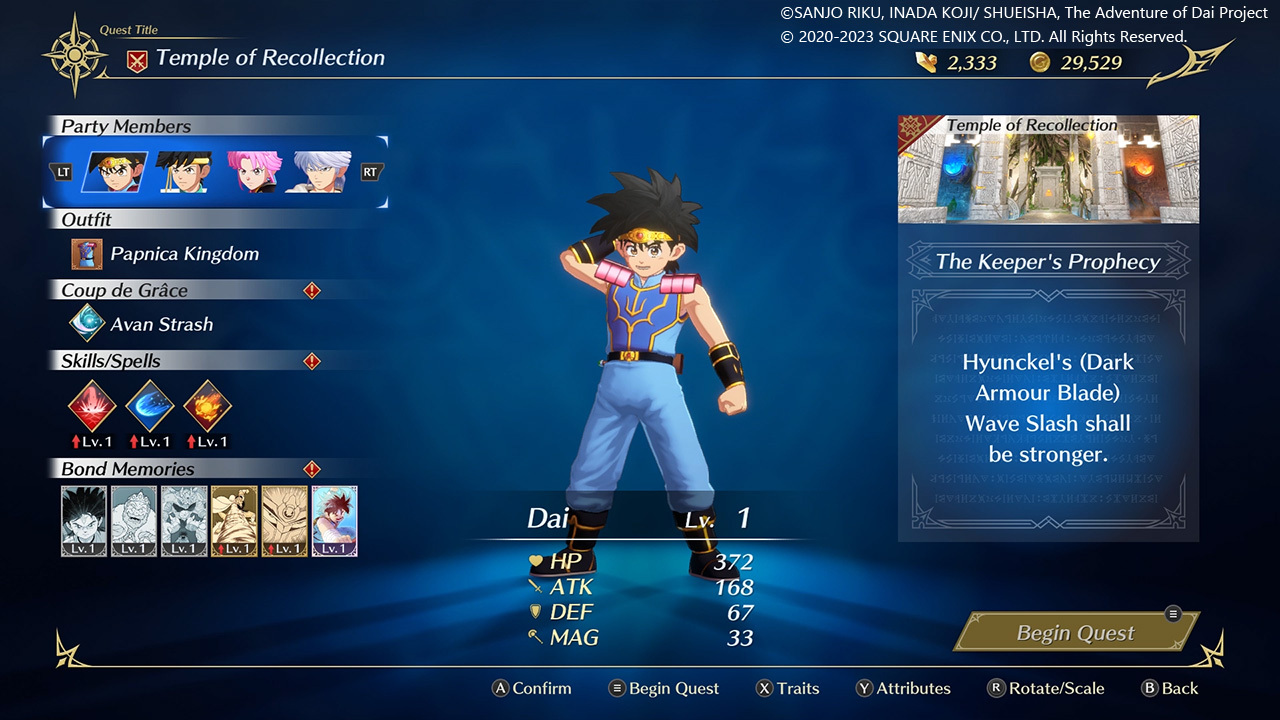Viewport: 1280px width, 720px height.
Task: Select the Avan Strash Coup de Grâce
Action: [161, 324]
